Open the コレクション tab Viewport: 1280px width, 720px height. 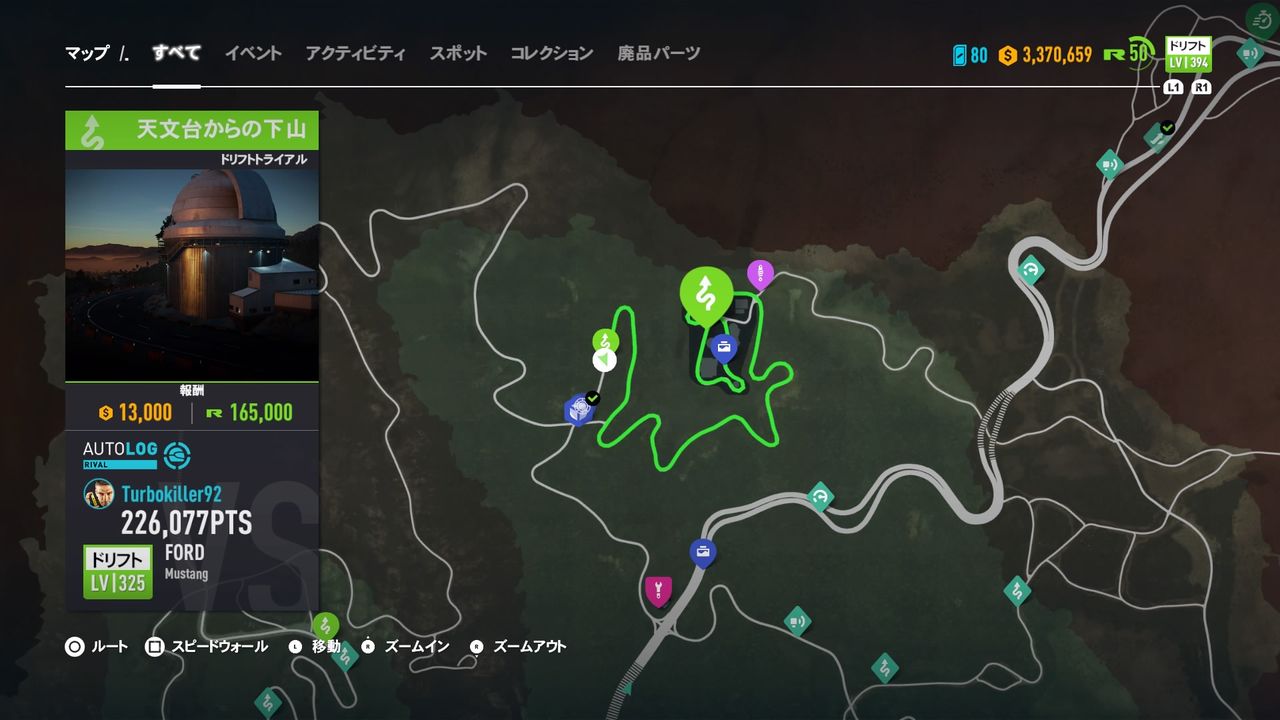tap(551, 54)
